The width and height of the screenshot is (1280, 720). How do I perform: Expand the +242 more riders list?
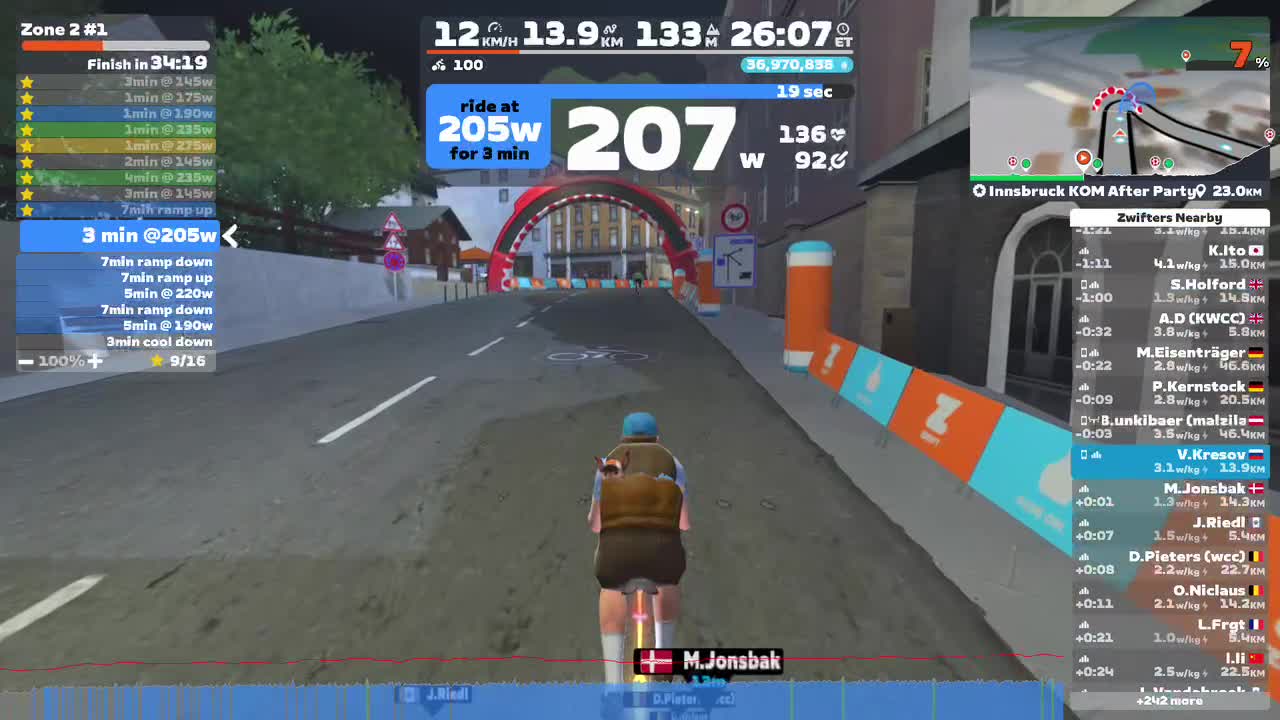click(1168, 702)
